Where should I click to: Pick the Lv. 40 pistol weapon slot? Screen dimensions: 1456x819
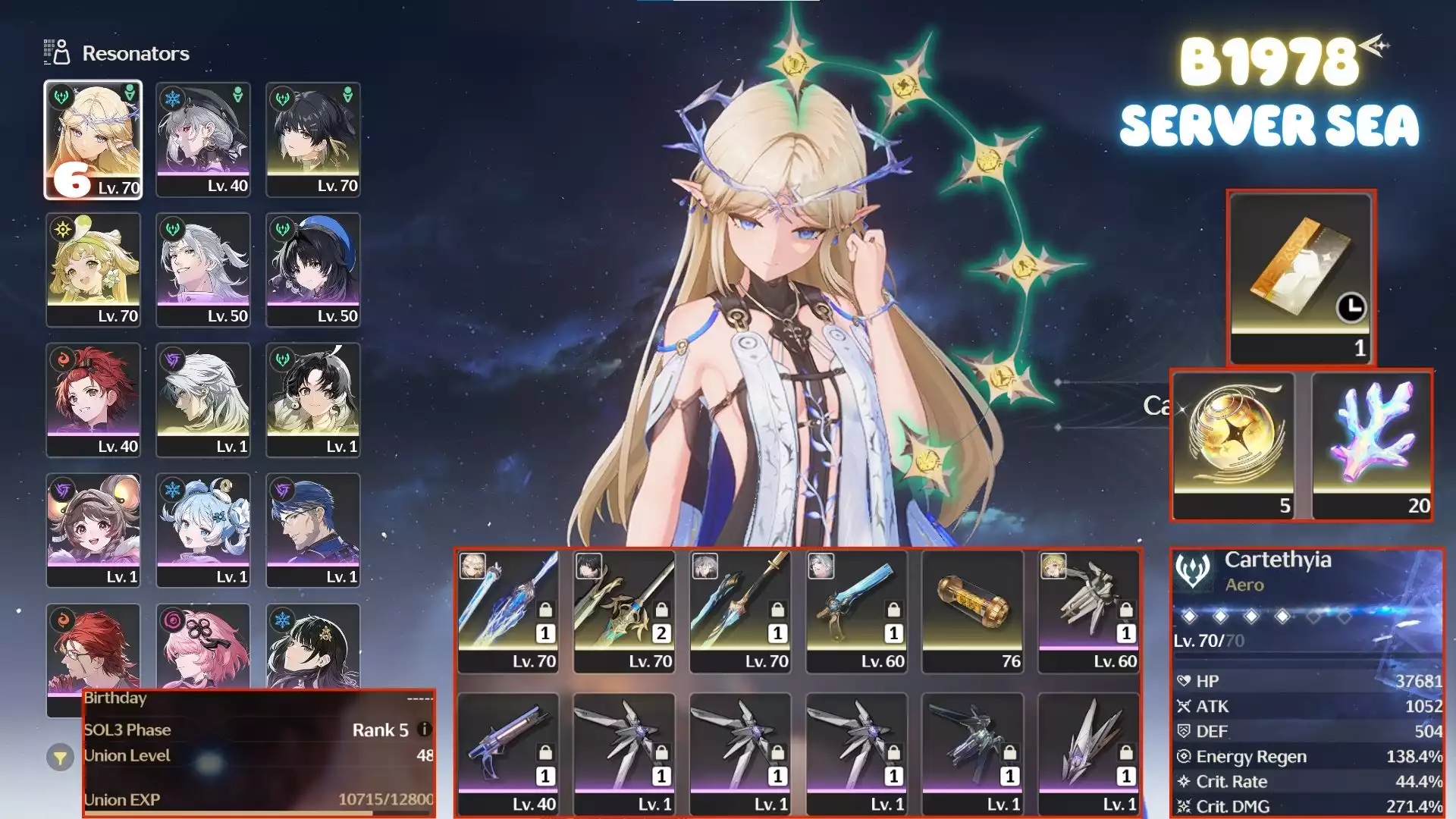[508, 754]
